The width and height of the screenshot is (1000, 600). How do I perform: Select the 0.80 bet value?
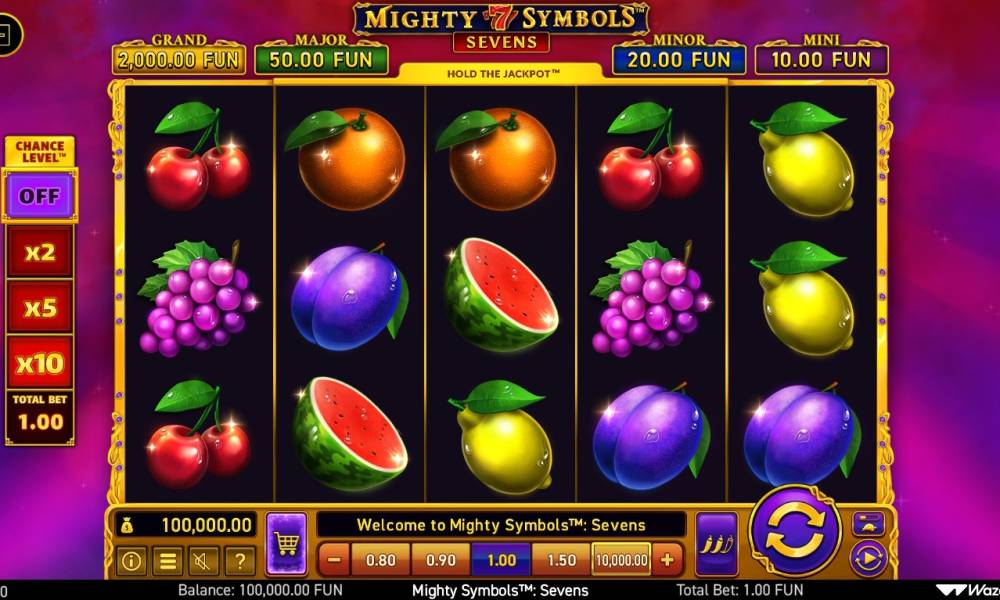coord(381,560)
